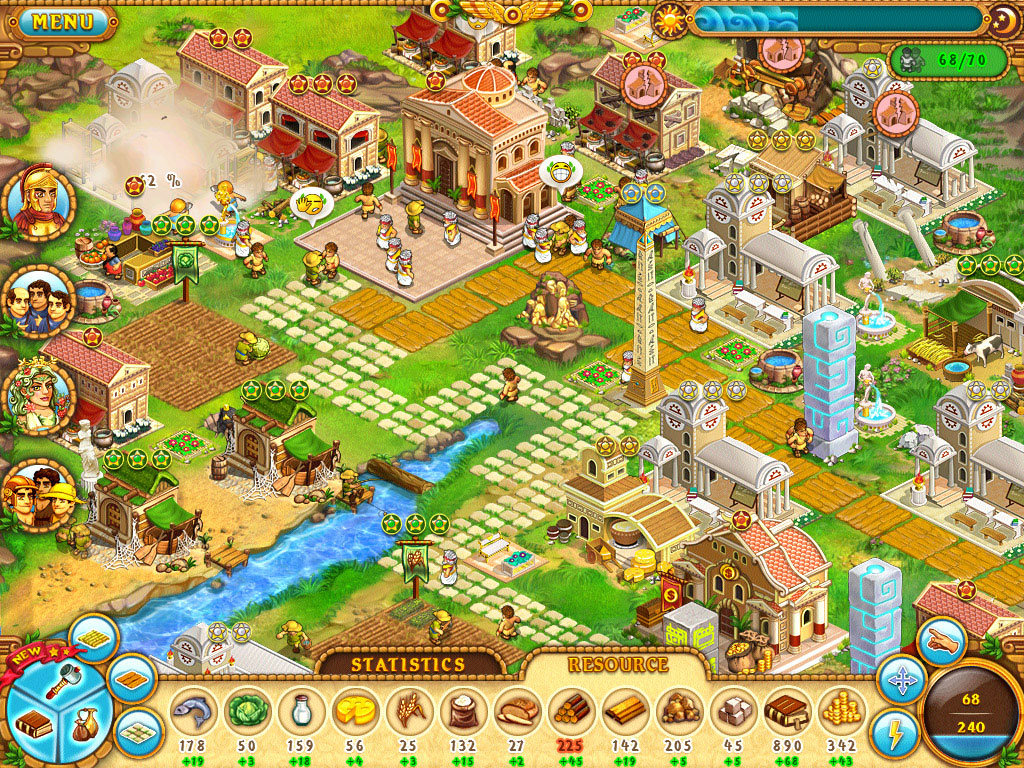Click the fish resource icon

[x=193, y=711]
